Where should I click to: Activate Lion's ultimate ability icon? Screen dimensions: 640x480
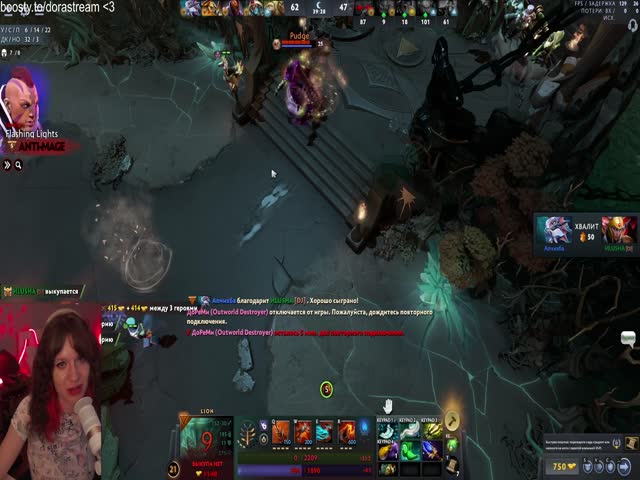point(347,432)
